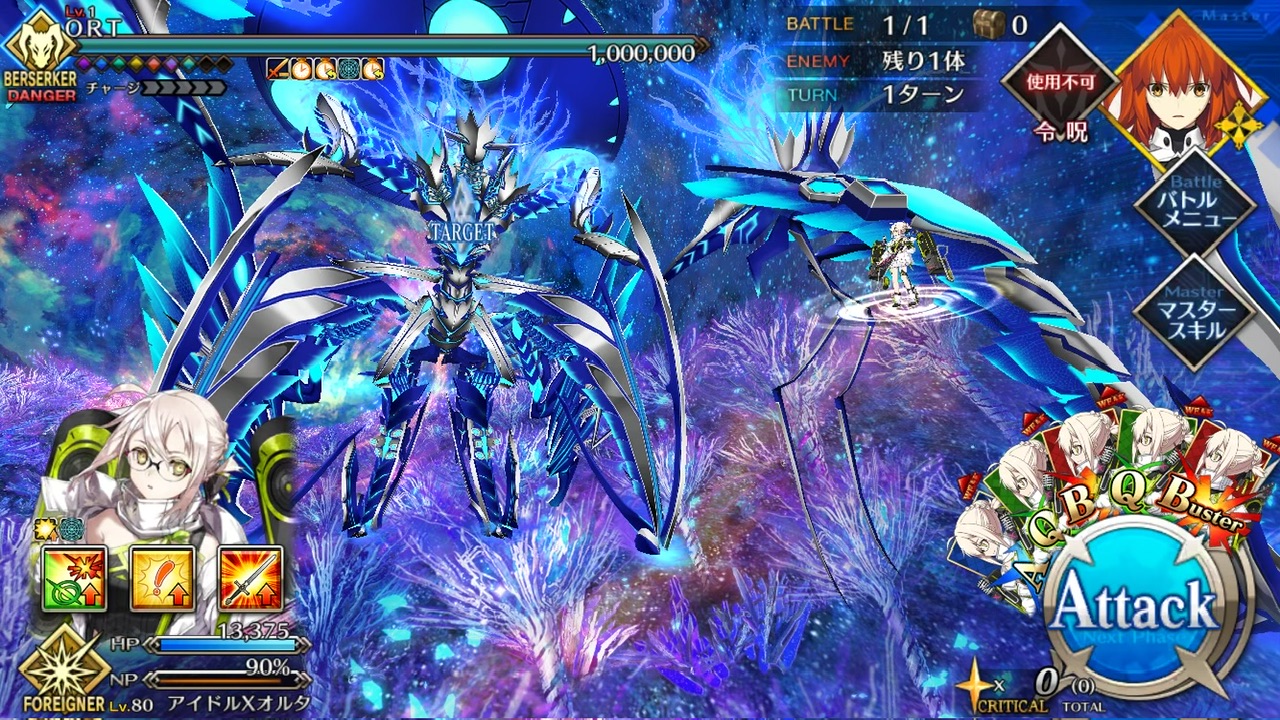The width and height of the screenshot is (1280, 720).
Task: Tap the blue Attack button
Action: [1133, 603]
